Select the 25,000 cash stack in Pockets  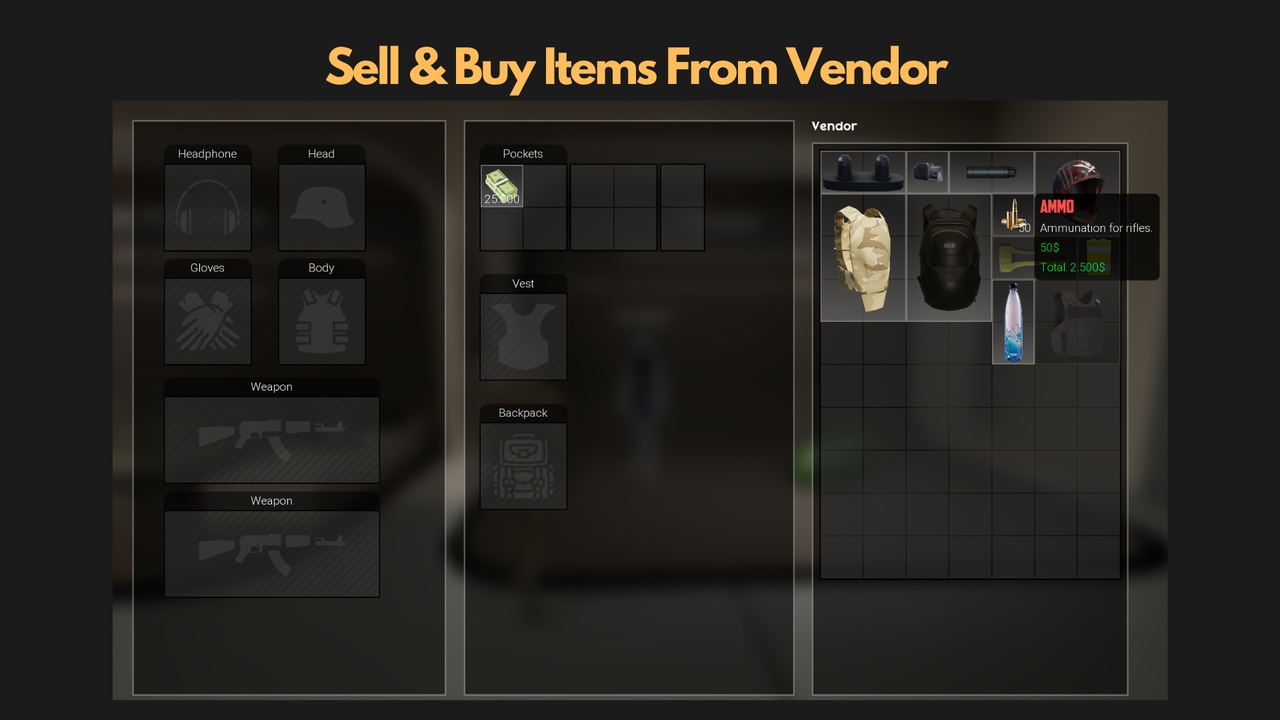tap(501, 186)
